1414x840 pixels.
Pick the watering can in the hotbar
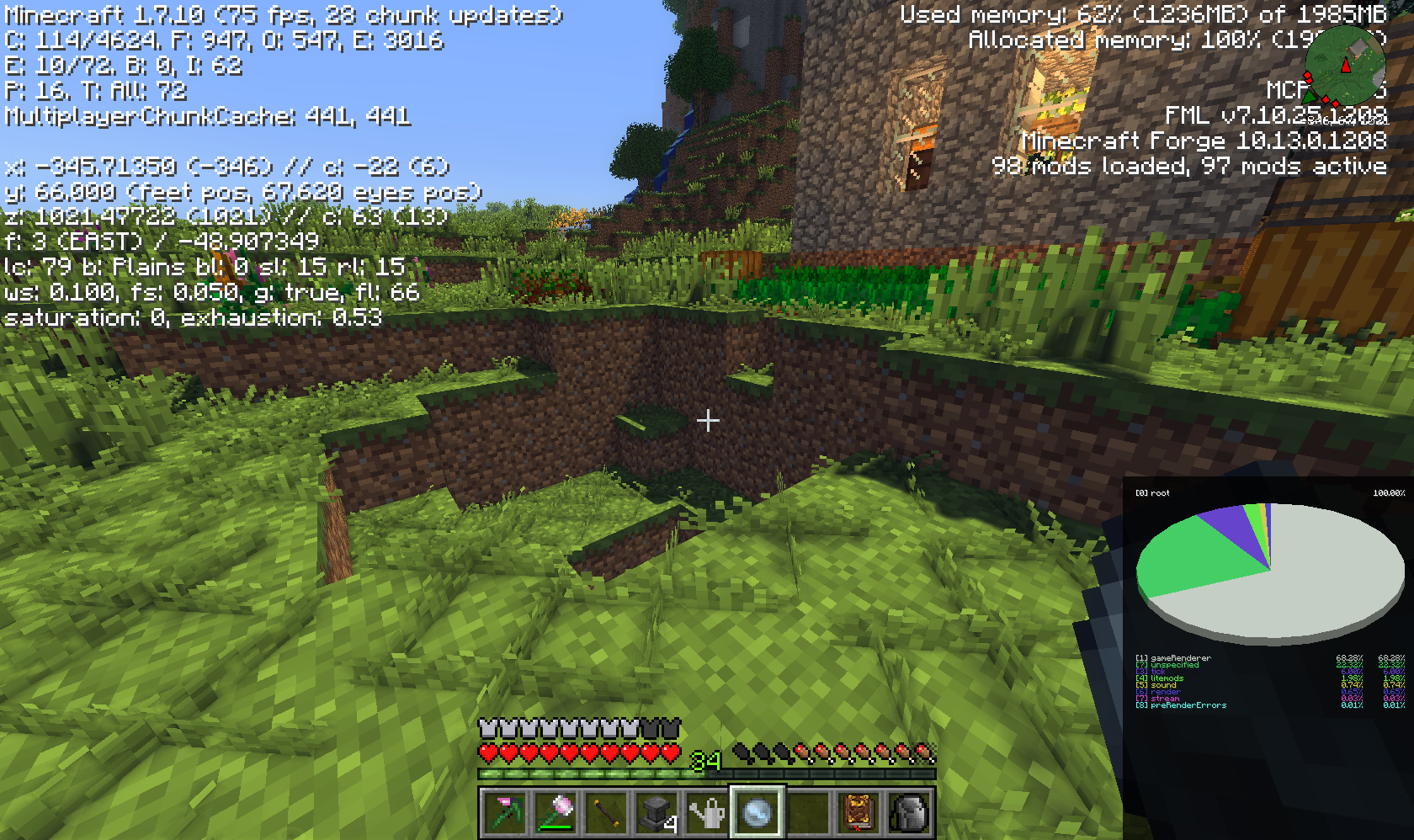(x=708, y=812)
